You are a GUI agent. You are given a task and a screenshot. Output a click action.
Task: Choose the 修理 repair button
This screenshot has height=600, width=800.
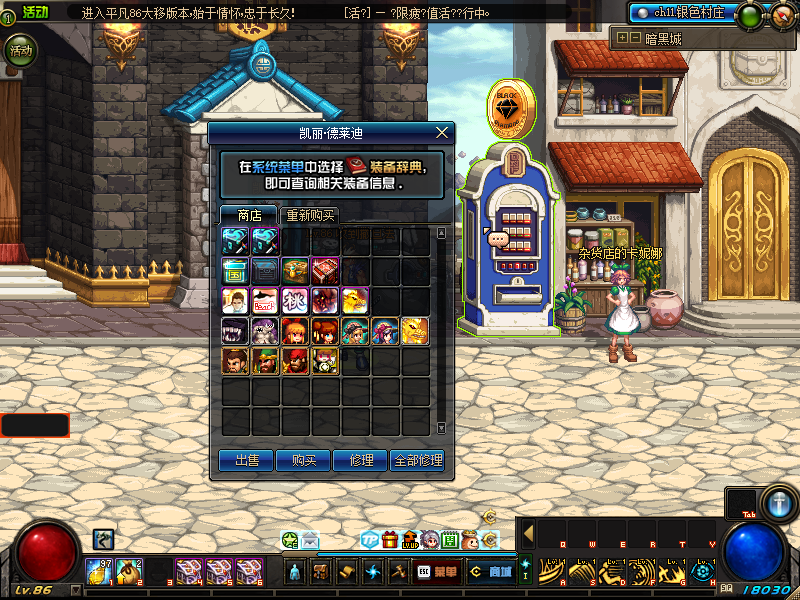(x=361, y=460)
